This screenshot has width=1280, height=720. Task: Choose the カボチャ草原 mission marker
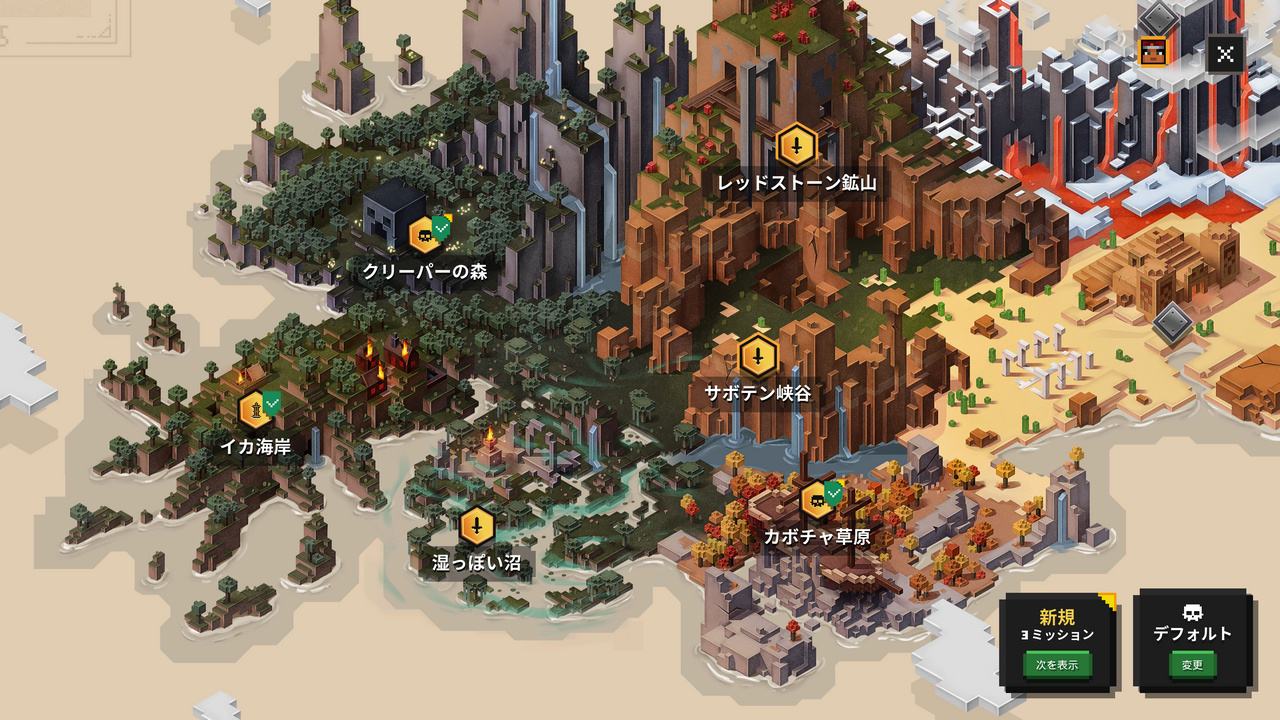(x=818, y=500)
